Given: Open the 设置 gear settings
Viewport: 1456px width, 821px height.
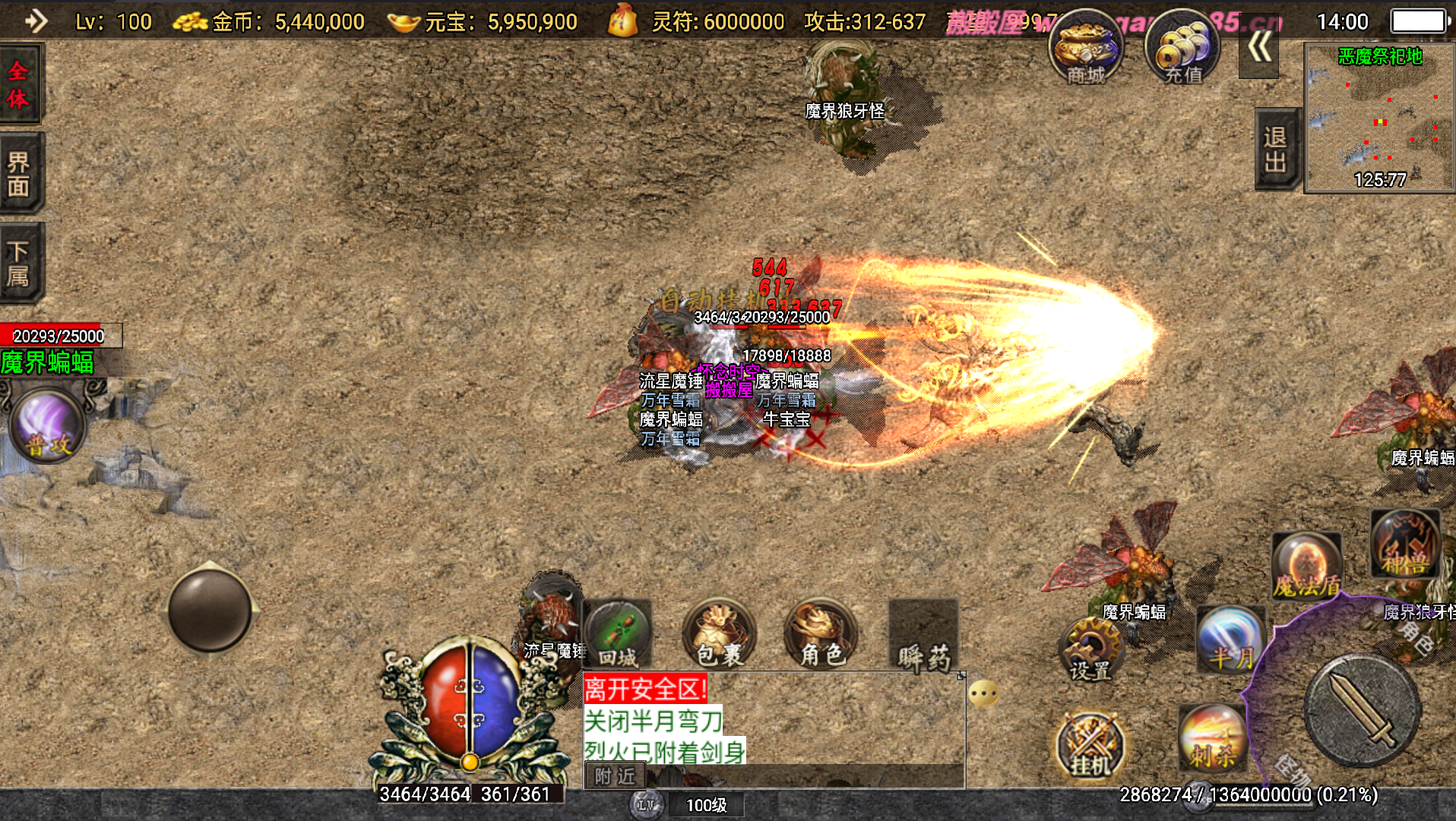Looking at the screenshot, I should tap(1090, 650).
